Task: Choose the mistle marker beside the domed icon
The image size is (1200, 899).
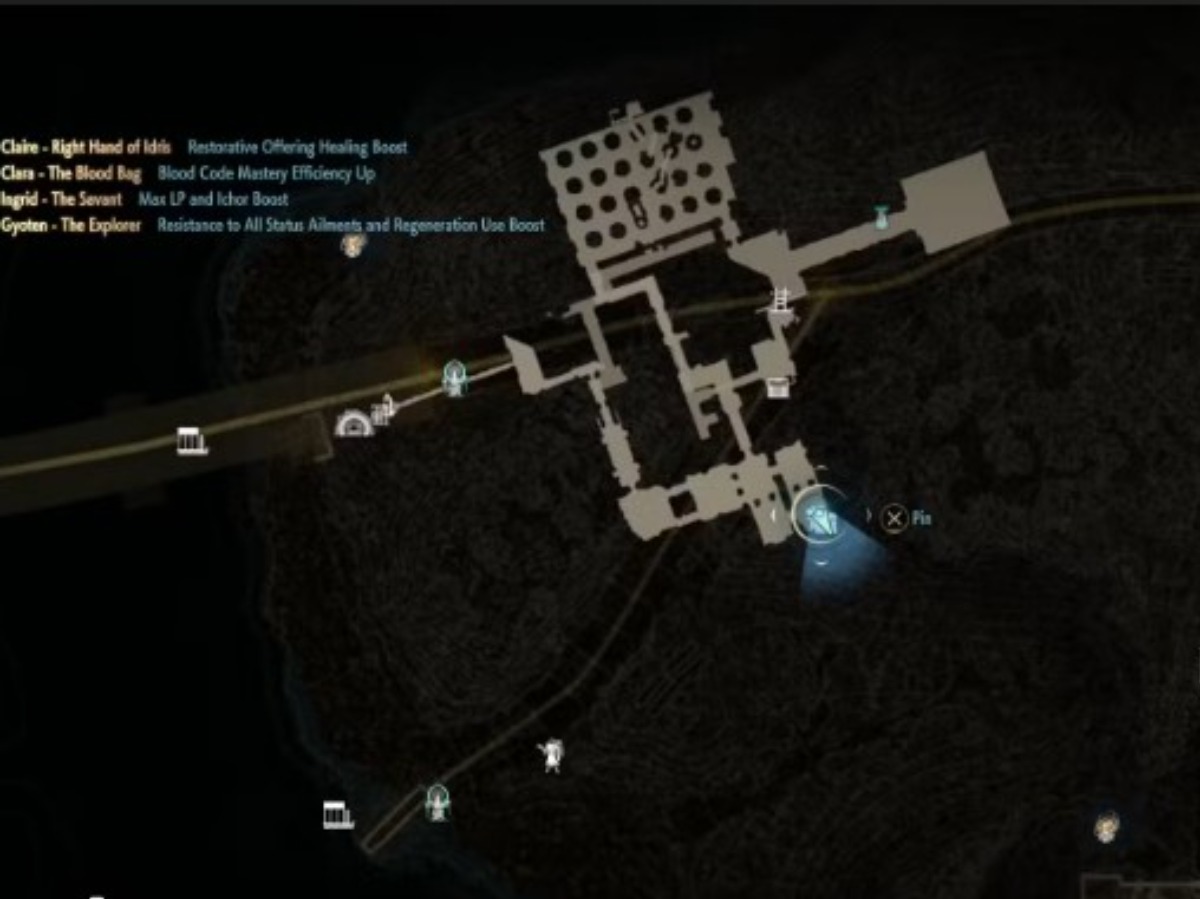Action: point(454,377)
